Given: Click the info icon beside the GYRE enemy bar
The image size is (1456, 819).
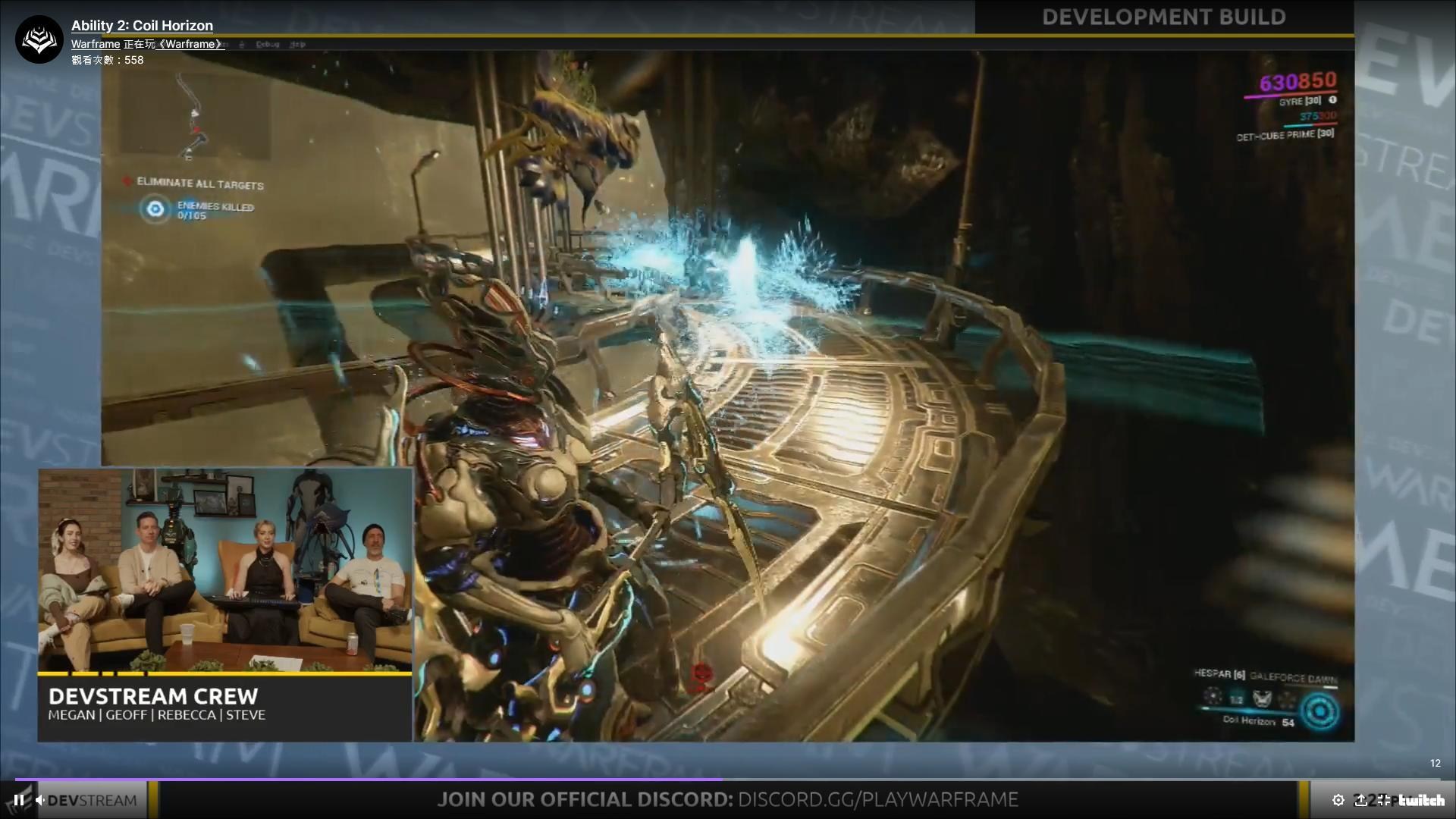Looking at the screenshot, I should (x=1332, y=100).
